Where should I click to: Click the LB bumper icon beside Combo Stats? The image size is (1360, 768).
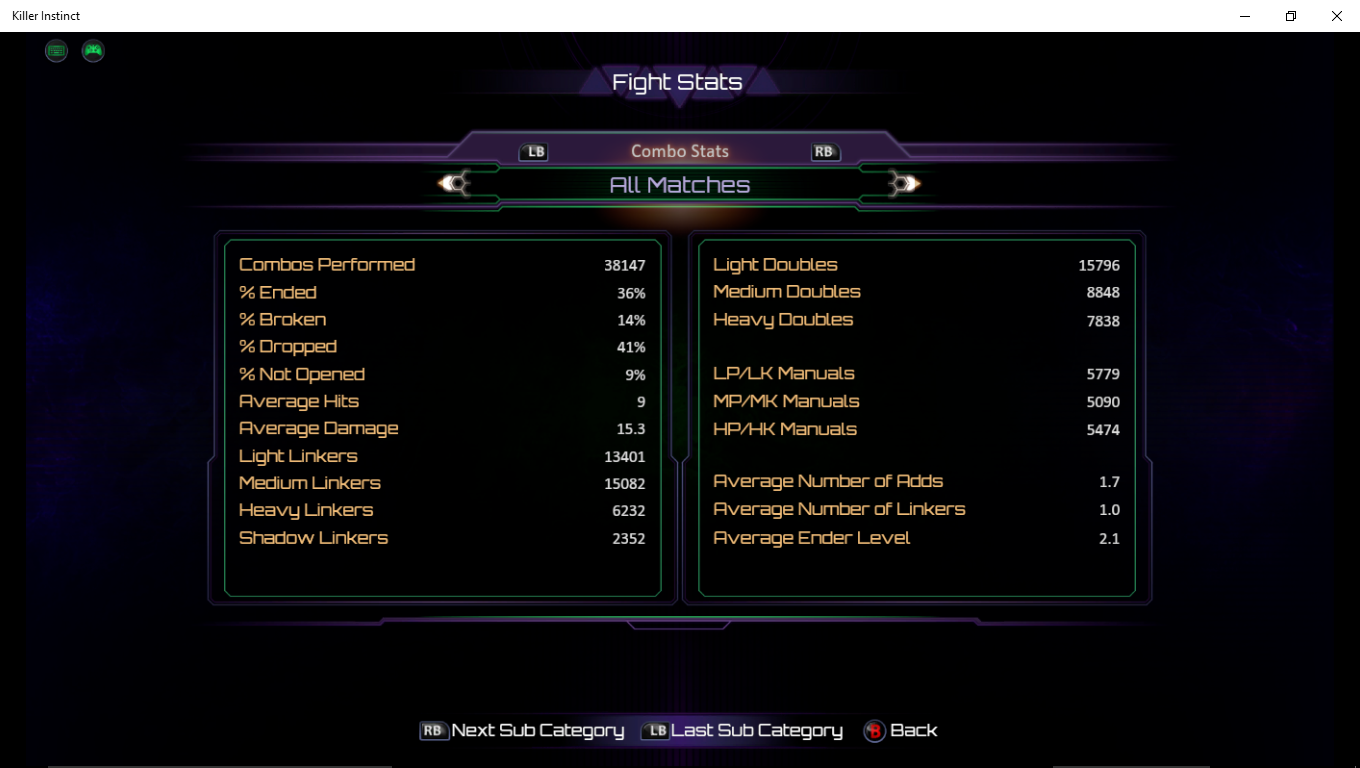(535, 151)
